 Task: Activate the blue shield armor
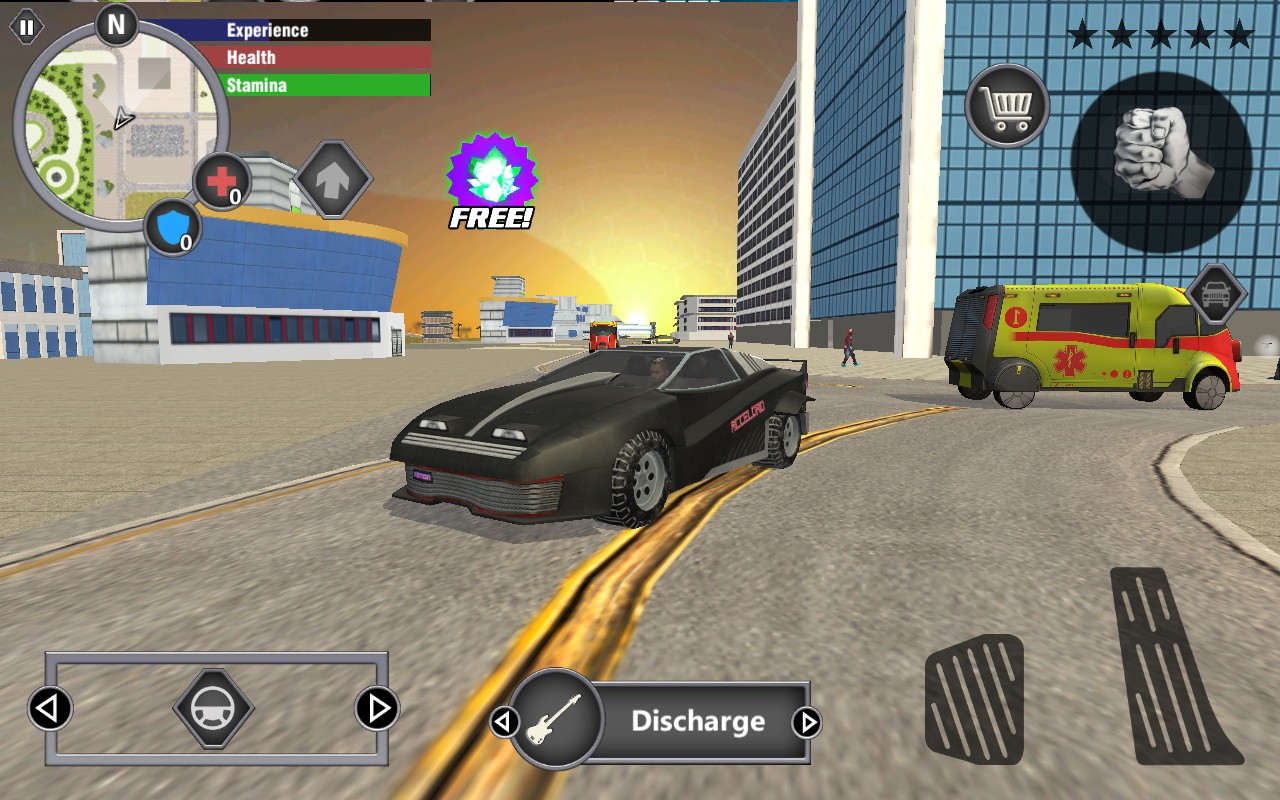click(x=172, y=227)
